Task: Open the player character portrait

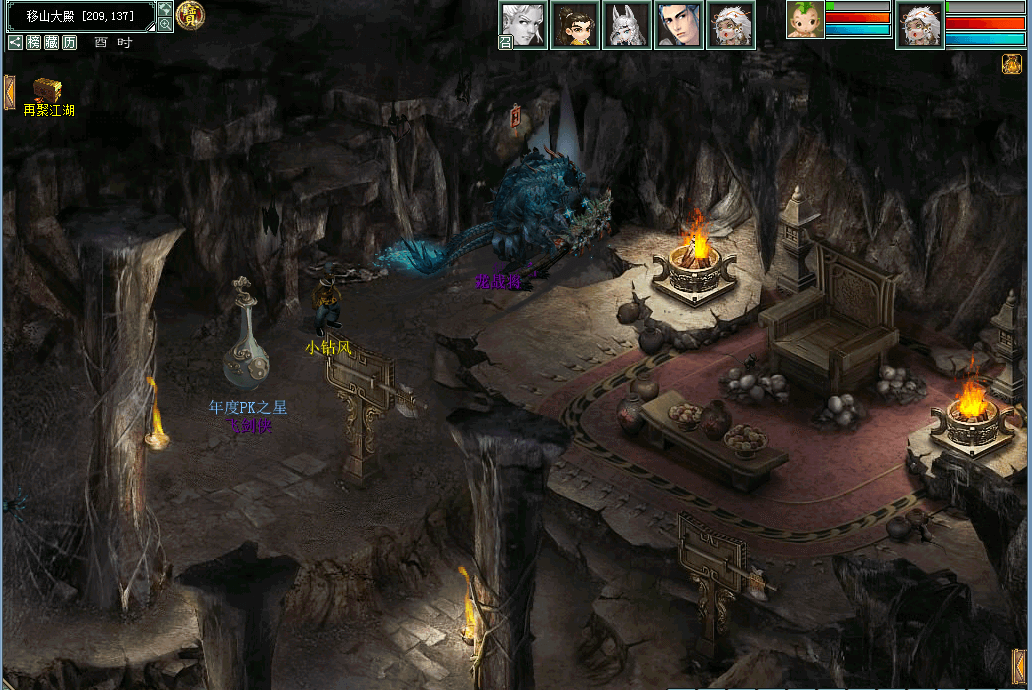Action: point(920,25)
